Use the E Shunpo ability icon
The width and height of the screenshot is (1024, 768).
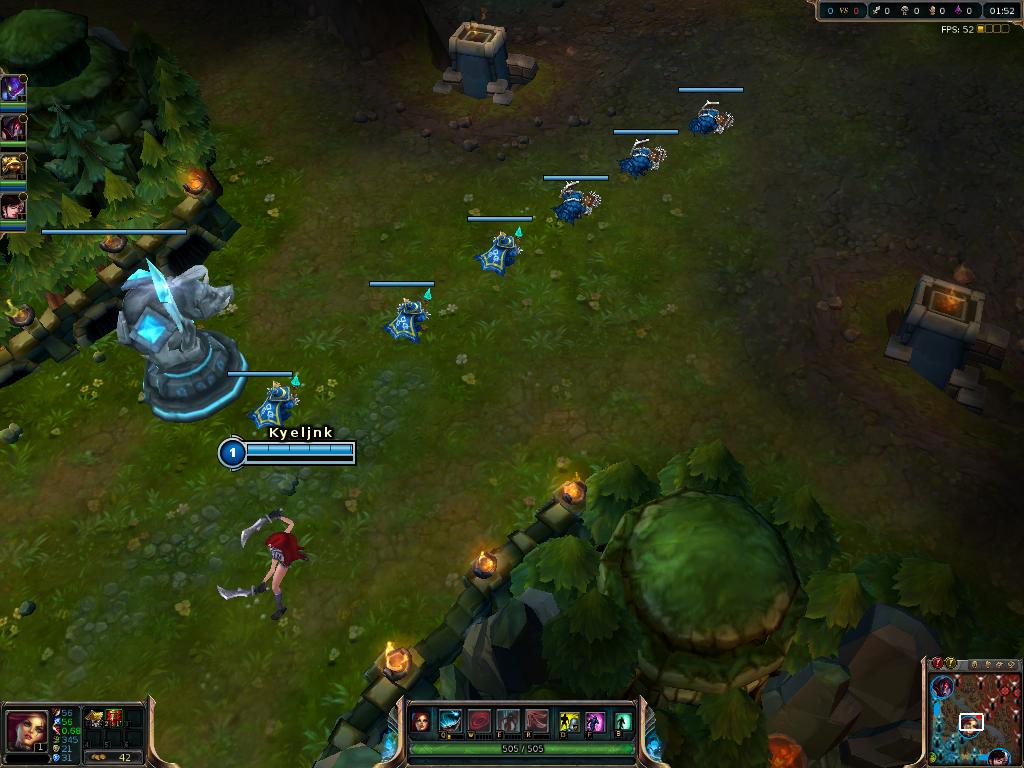509,721
